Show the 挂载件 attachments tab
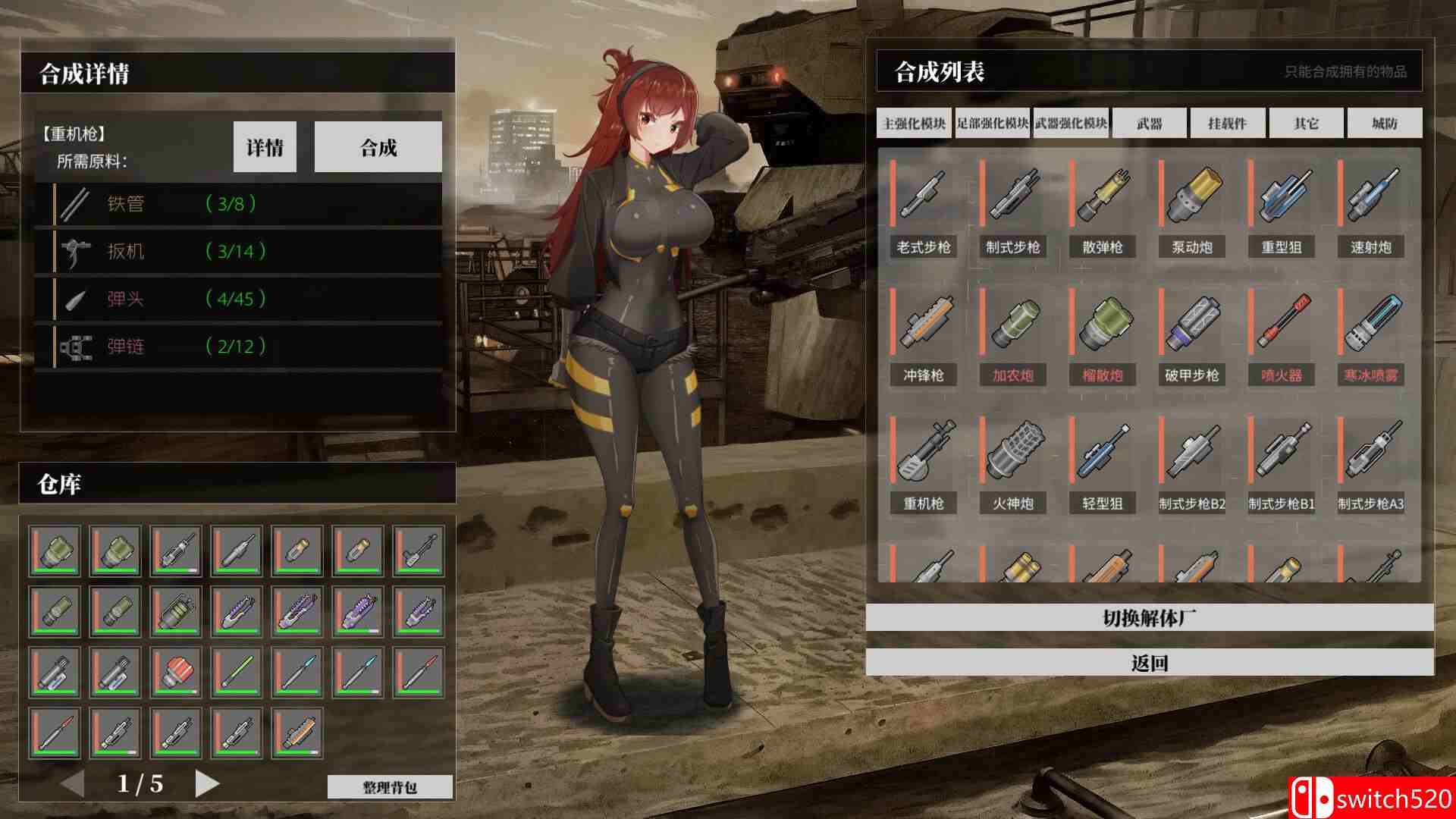The image size is (1456, 819). (1228, 124)
